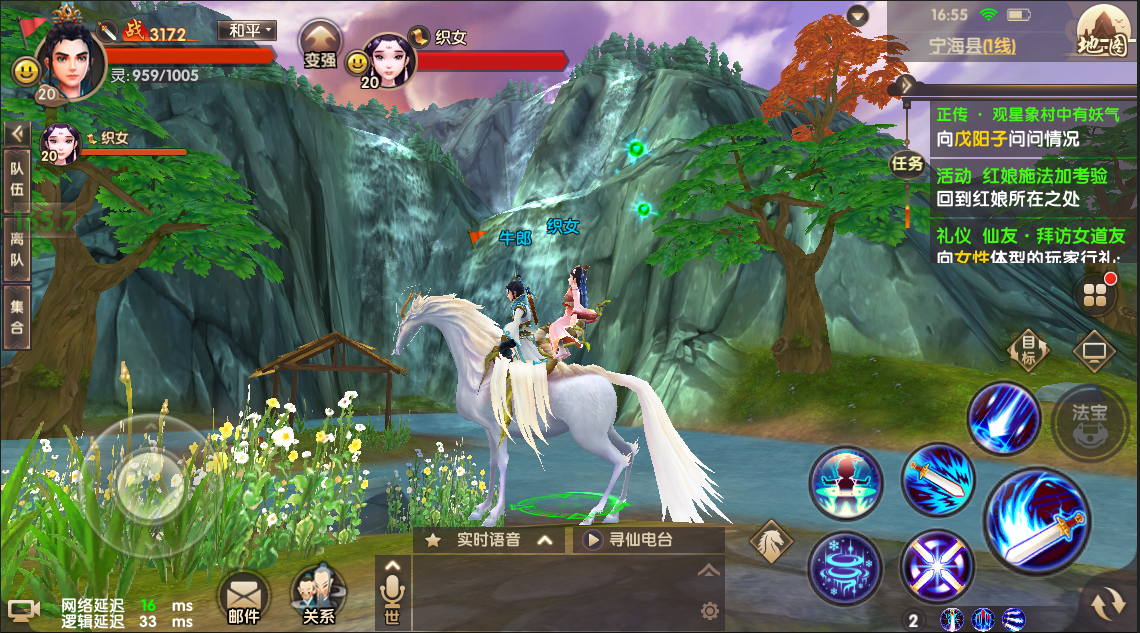Tap the world channel microphone button

(x=392, y=594)
